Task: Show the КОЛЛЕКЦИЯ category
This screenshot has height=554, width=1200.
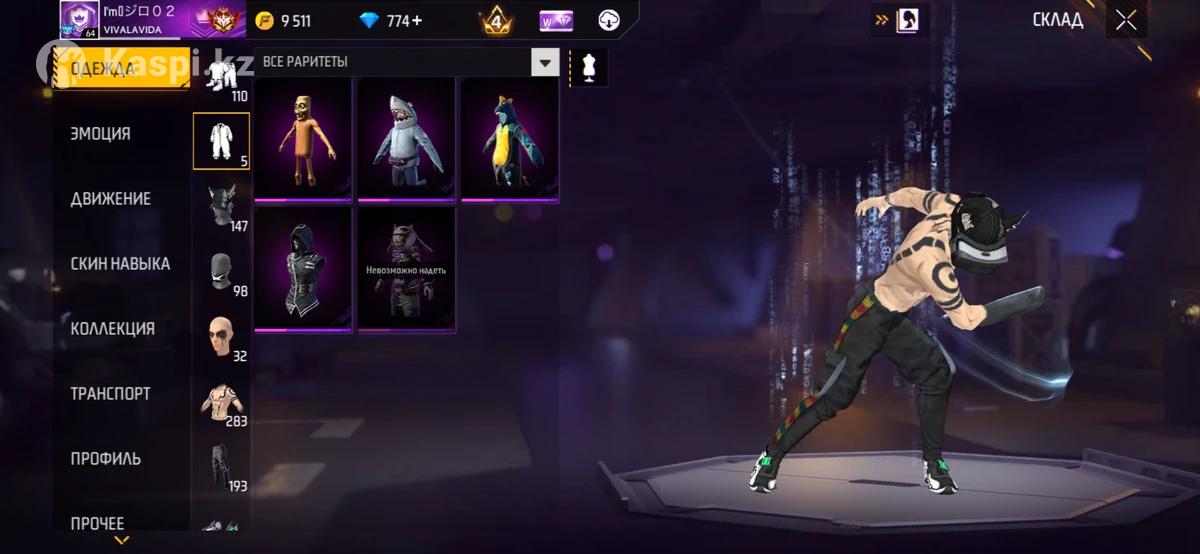Action: (x=112, y=329)
